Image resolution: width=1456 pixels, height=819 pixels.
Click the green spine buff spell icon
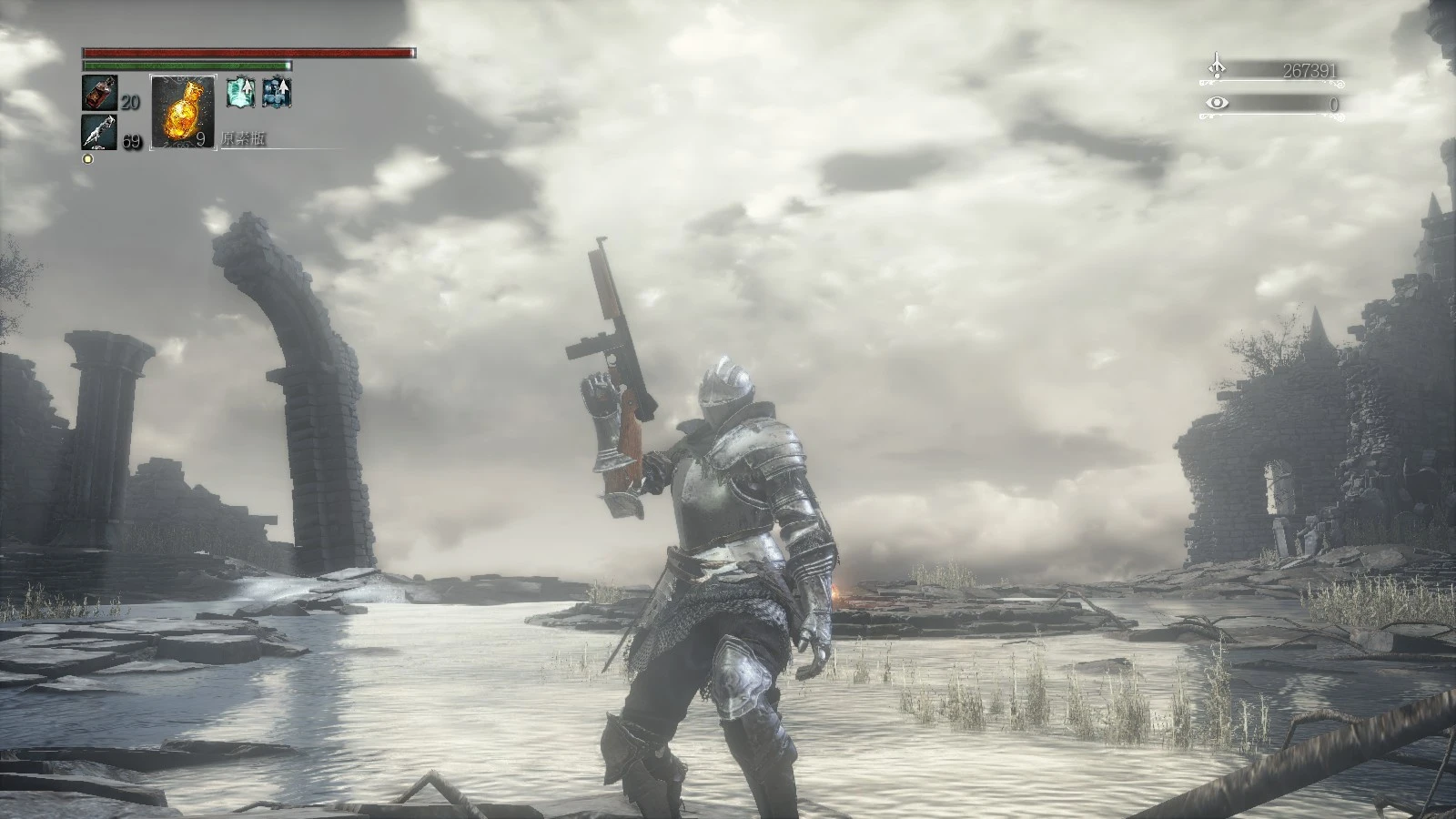pos(241,92)
